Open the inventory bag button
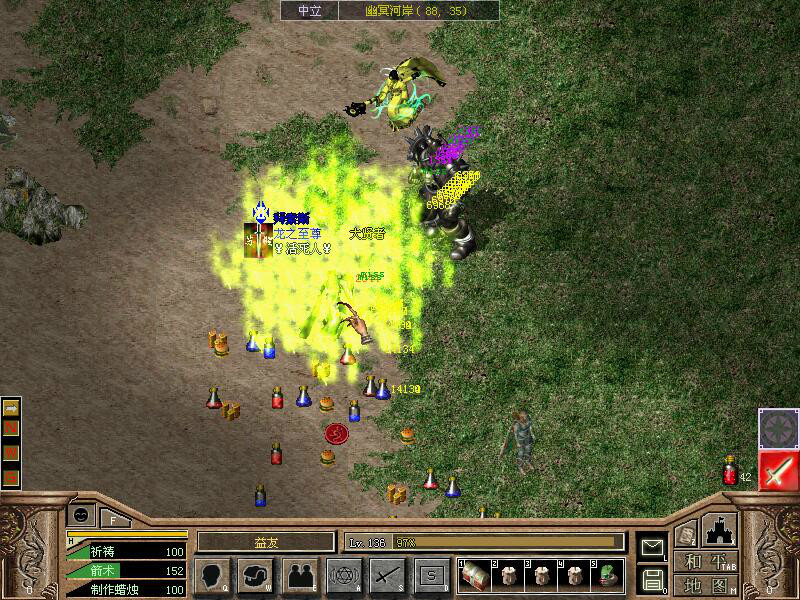Image resolution: width=800 pixels, height=600 pixels. pyautogui.click(x=254, y=576)
